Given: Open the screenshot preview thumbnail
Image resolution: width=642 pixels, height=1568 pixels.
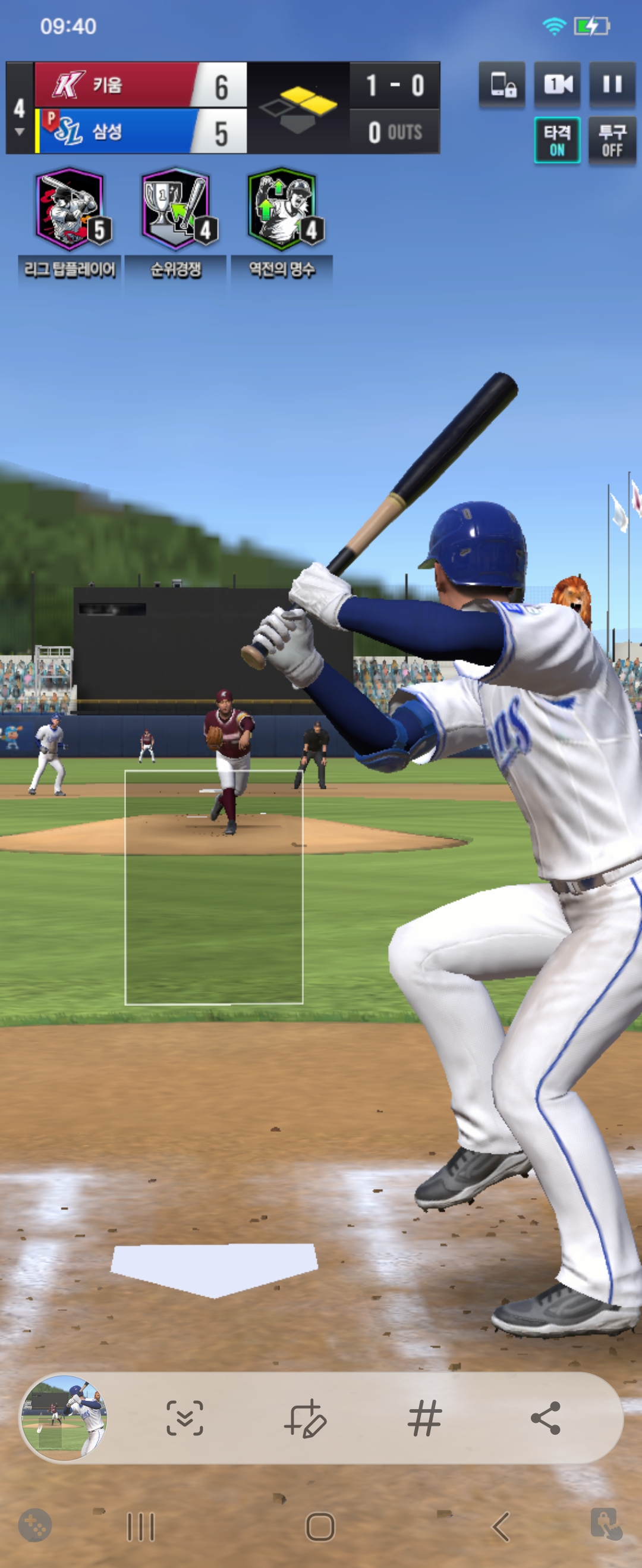Looking at the screenshot, I should (64, 1418).
